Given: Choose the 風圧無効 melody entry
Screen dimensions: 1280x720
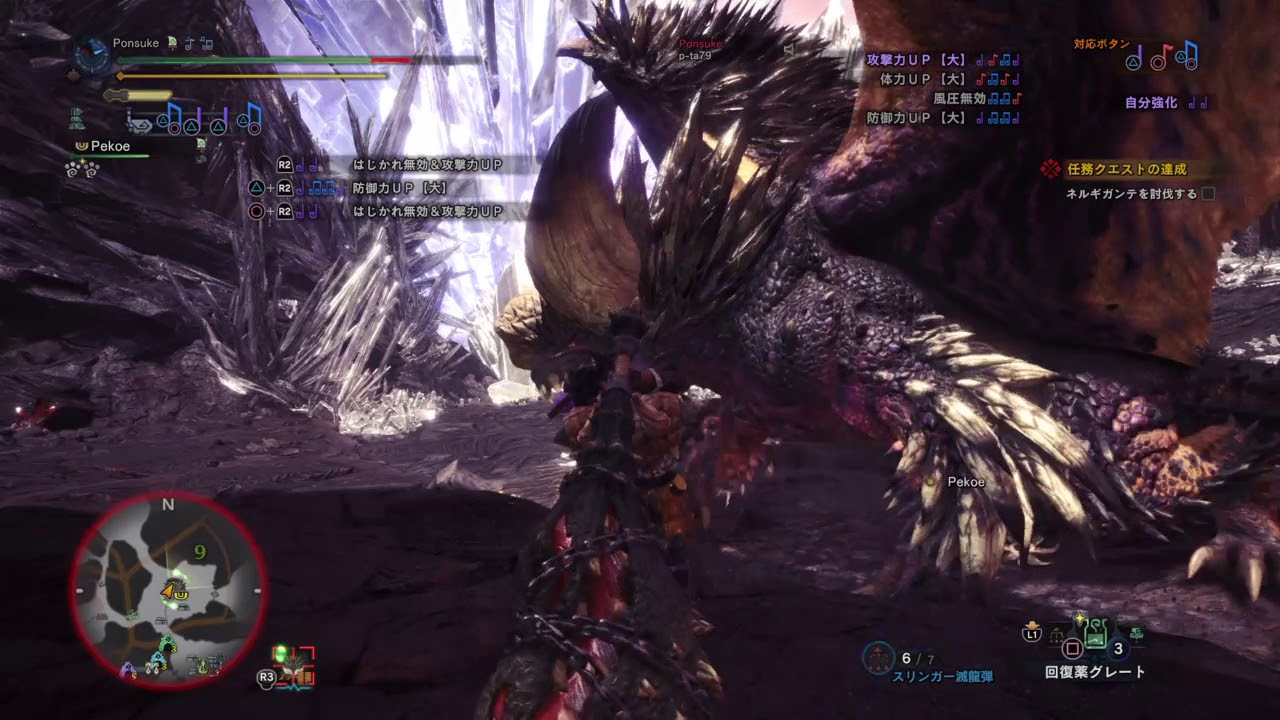Looking at the screenshot, I should click(x=976, y=98).
